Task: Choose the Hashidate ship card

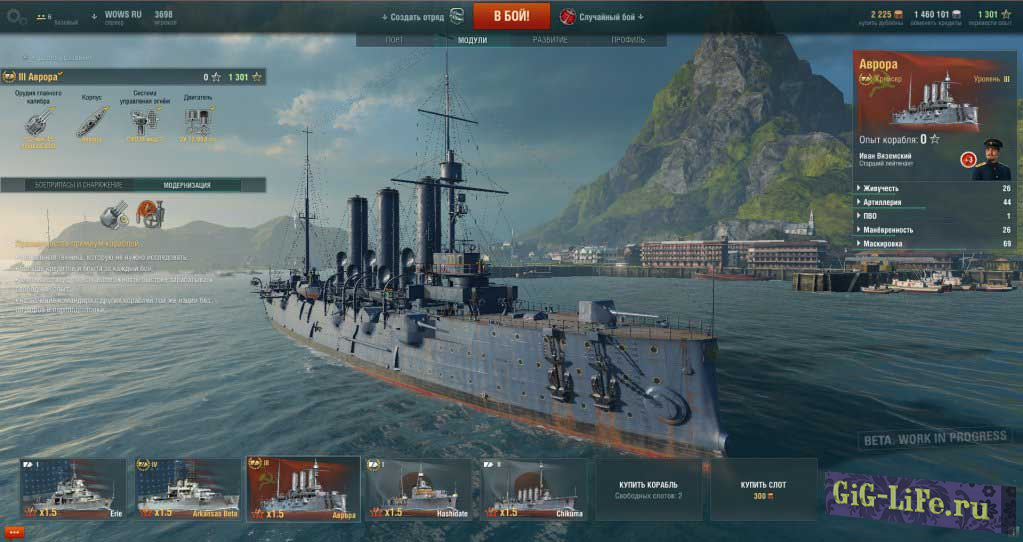Action: [420, 489]
